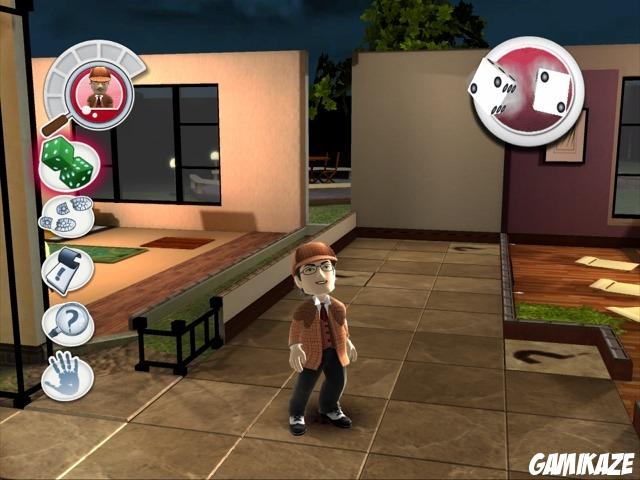Activate the white handprint icon
640x480 pixels.
68,376
